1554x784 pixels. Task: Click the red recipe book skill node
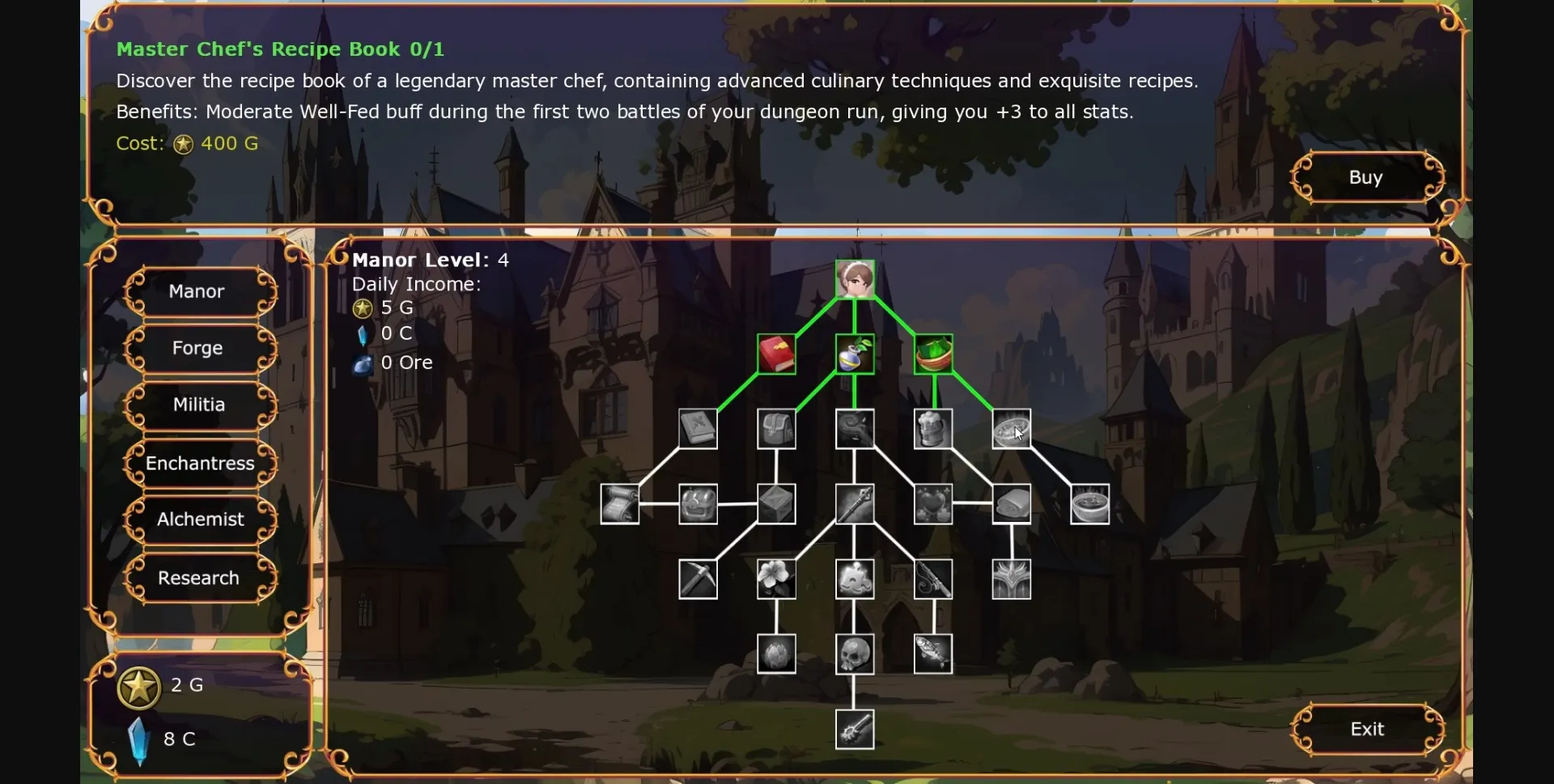pyautogui.click(x=775, y=354)
